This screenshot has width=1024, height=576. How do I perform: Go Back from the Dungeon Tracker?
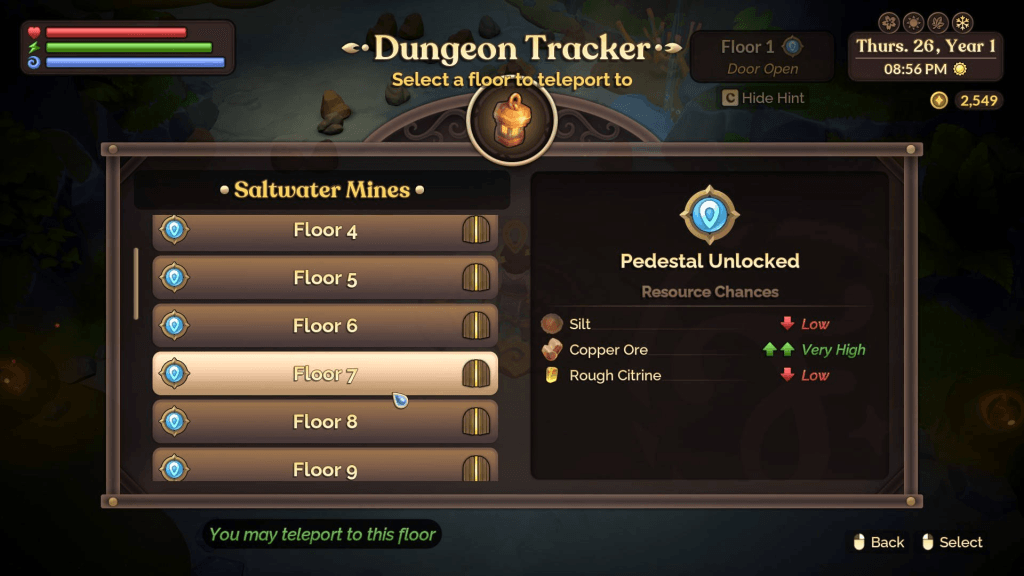click(x=877, y=542)
